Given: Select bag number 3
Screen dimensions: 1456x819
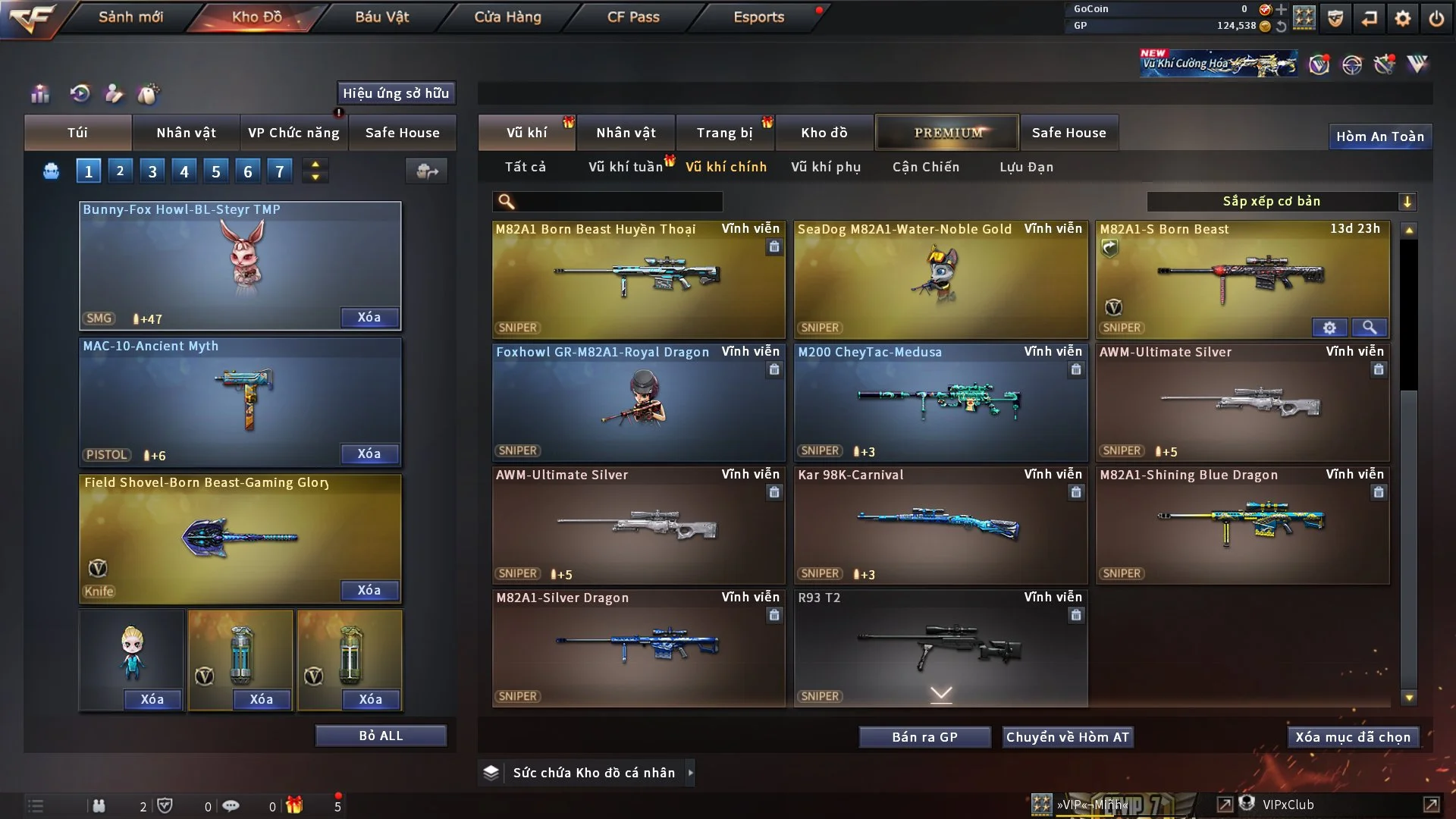Looking at the screenshot, I should click(x=152, y=171).
